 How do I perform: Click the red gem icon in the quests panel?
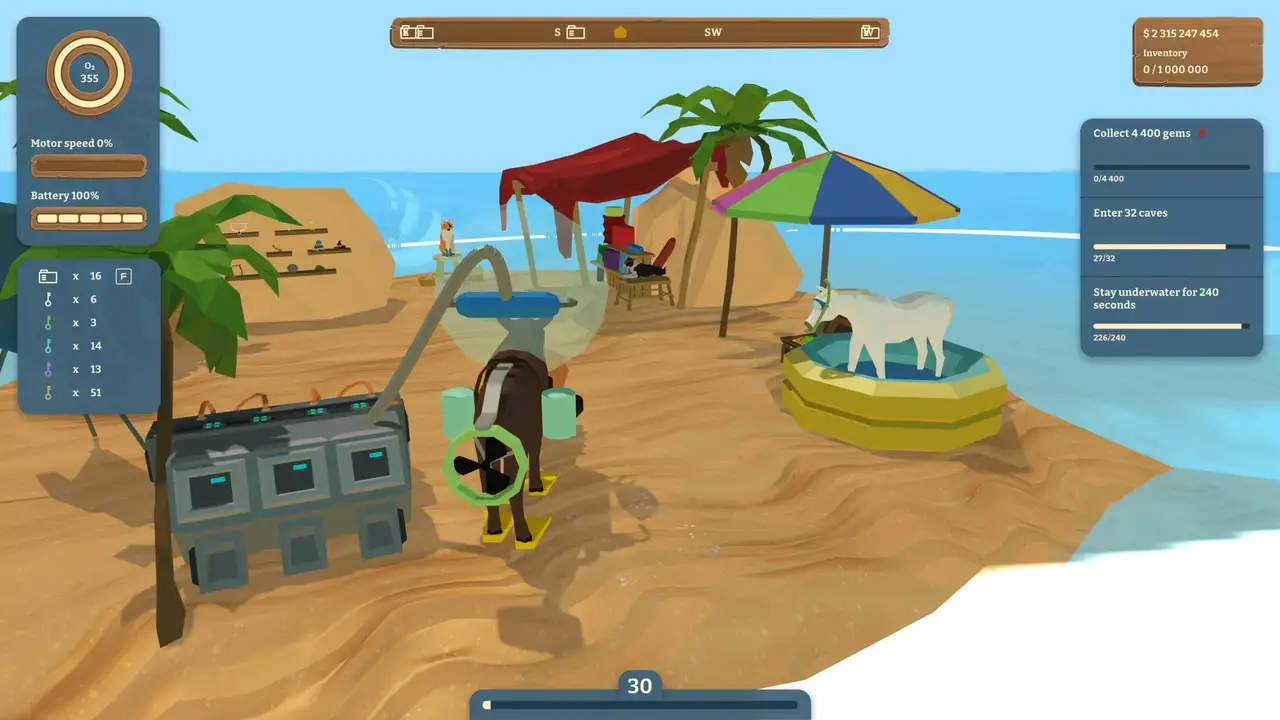[1202, 131]
